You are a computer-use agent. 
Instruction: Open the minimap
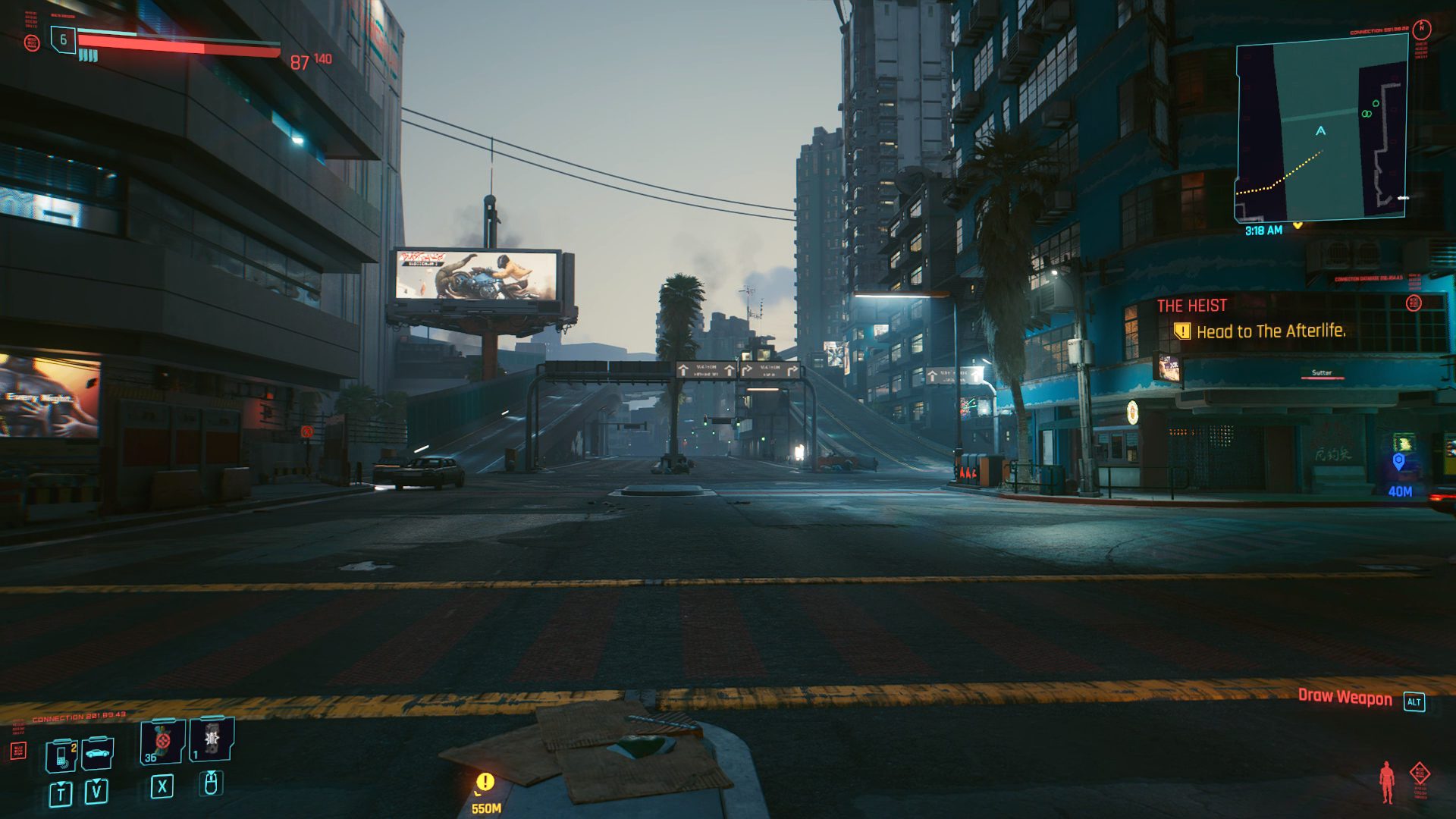[x=1321, y=129]
